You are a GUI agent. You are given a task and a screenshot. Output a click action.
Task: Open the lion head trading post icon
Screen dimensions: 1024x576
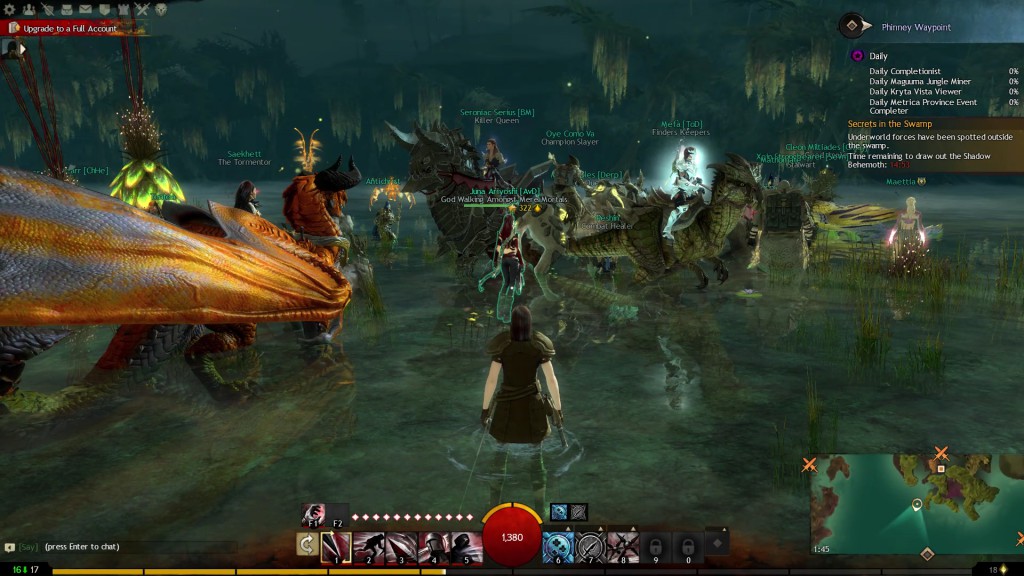click(x=160, y=10)
